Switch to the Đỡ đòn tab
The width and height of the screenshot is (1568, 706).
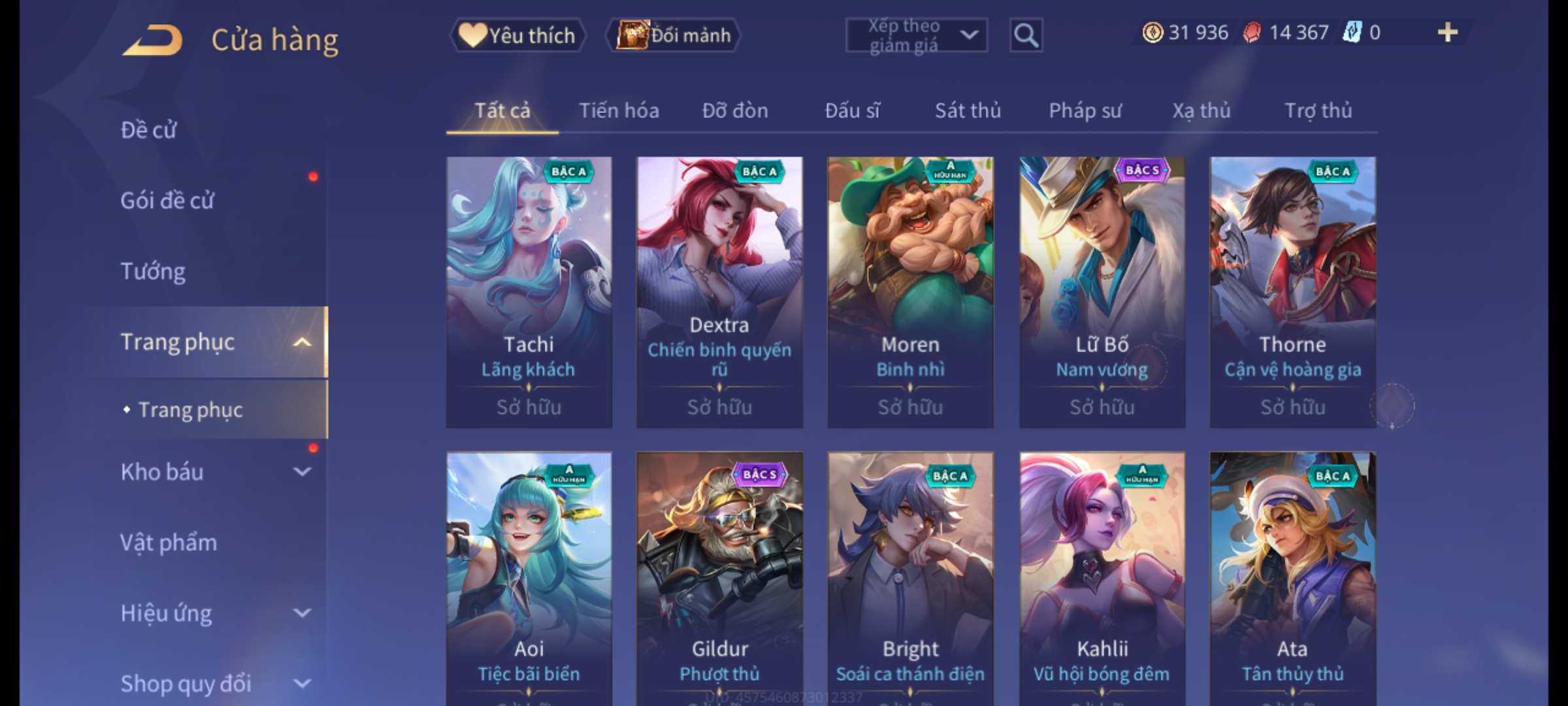tap(735, 110)
